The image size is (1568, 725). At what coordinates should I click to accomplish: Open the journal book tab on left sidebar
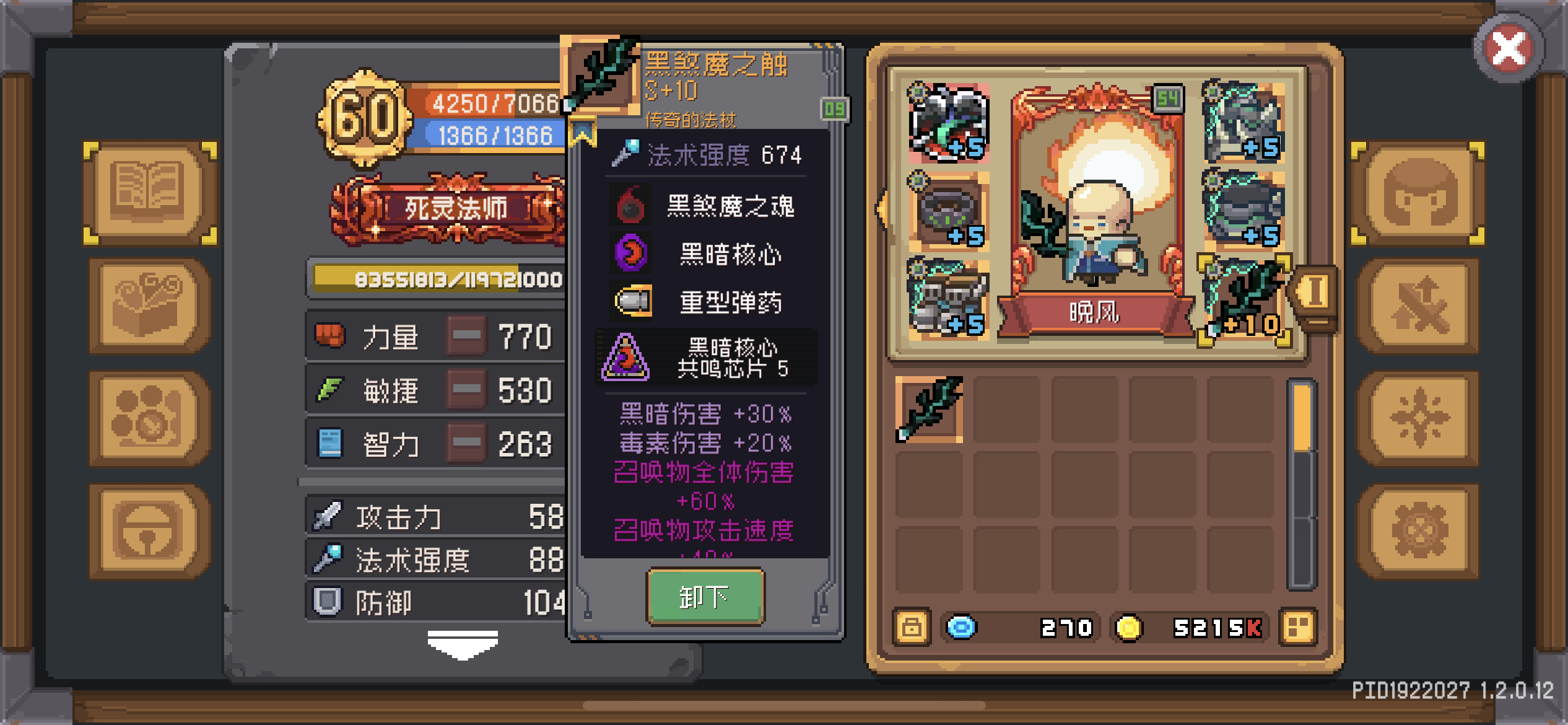pyautogui.click(x=149, y=192)
